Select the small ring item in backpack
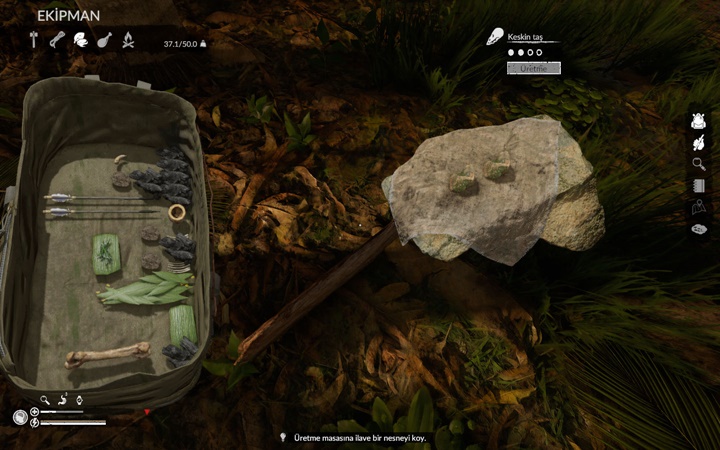Screen dimensions: 720x450 (177, 211)
